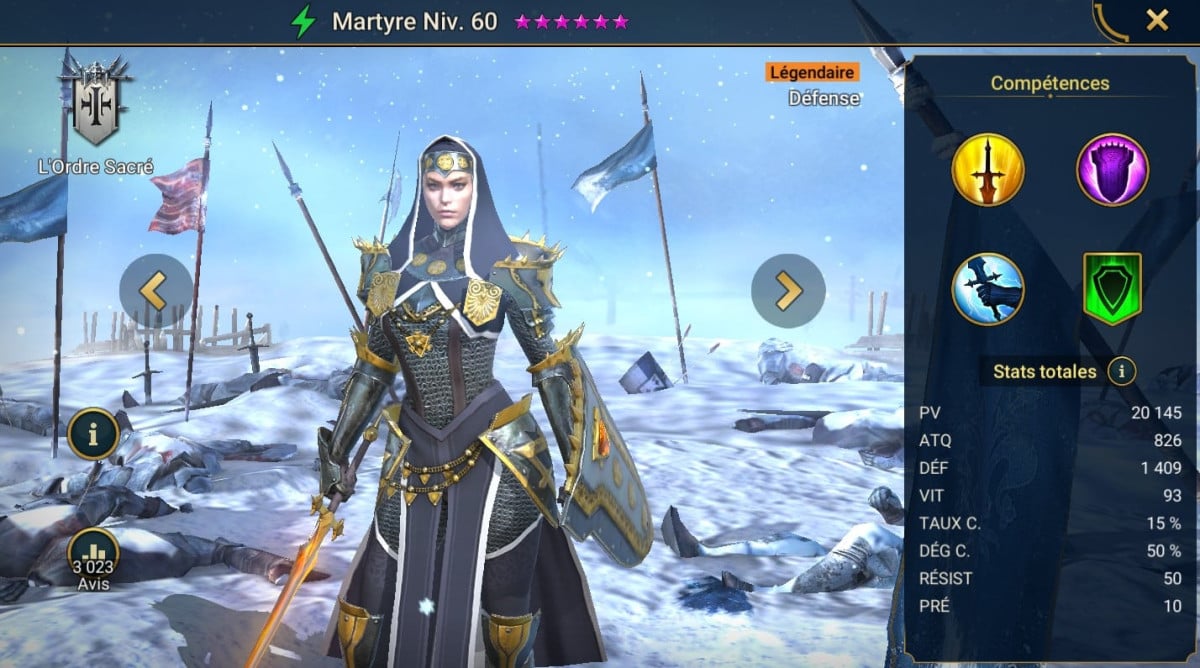This screenshot has height=668, width=1200.
Task: Open the golden sword skill
Action: pos(988,170)
